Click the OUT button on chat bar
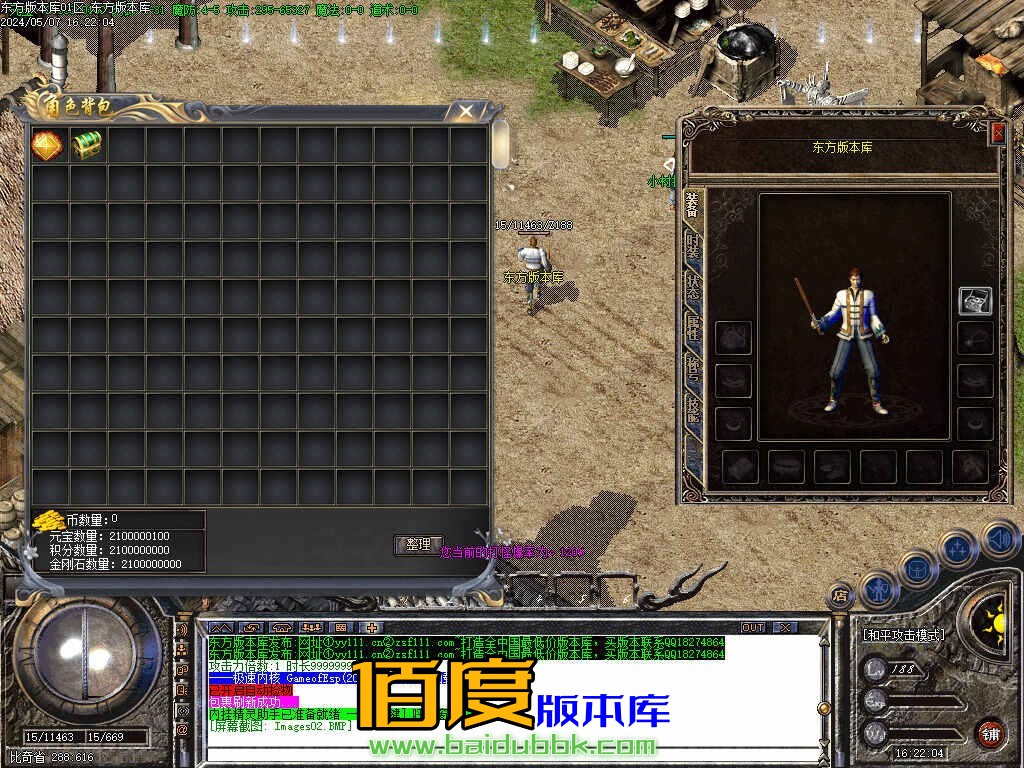This screenshot has width=1024, height=768. 752,627
